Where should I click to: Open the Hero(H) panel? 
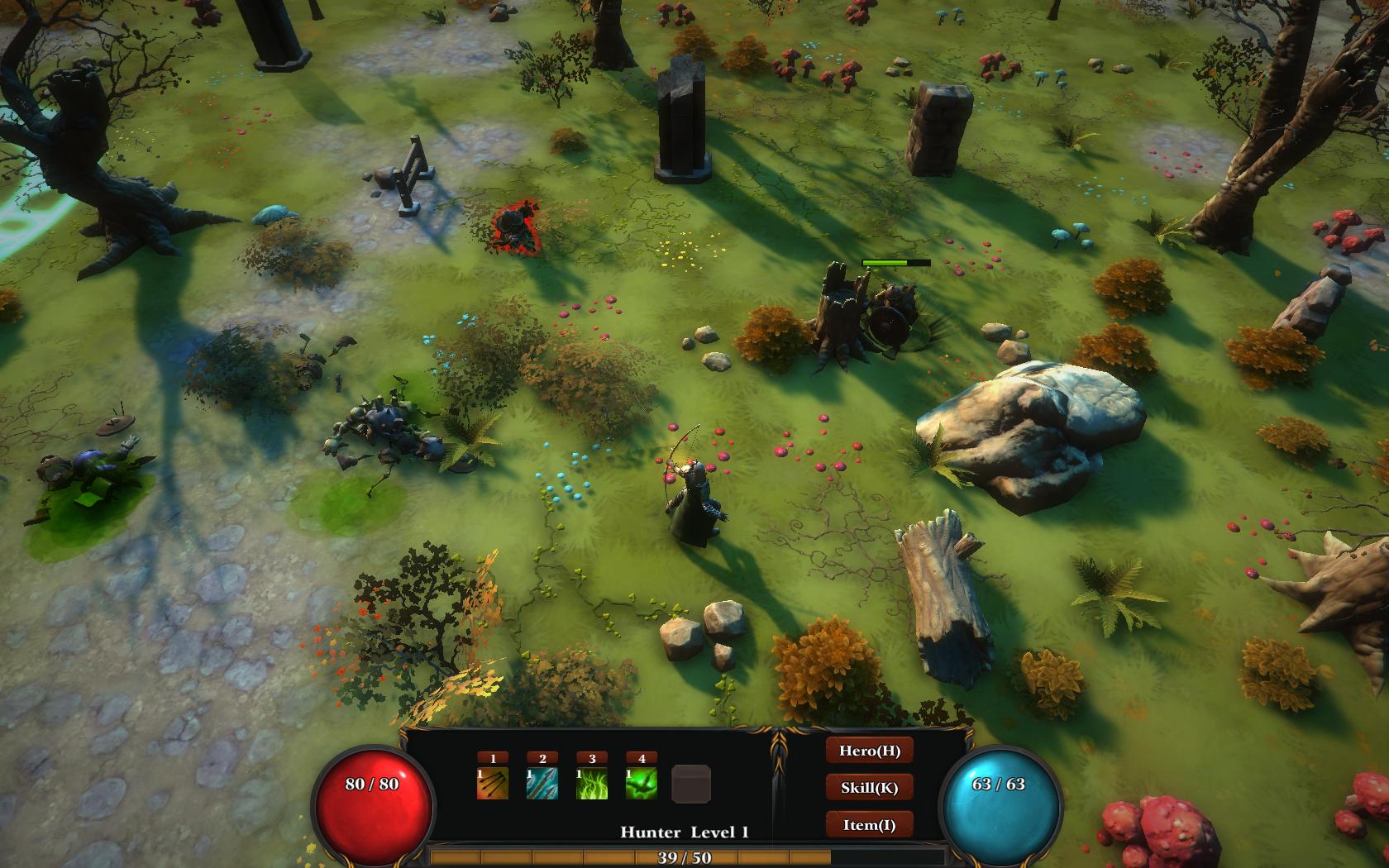pos(869,751)
